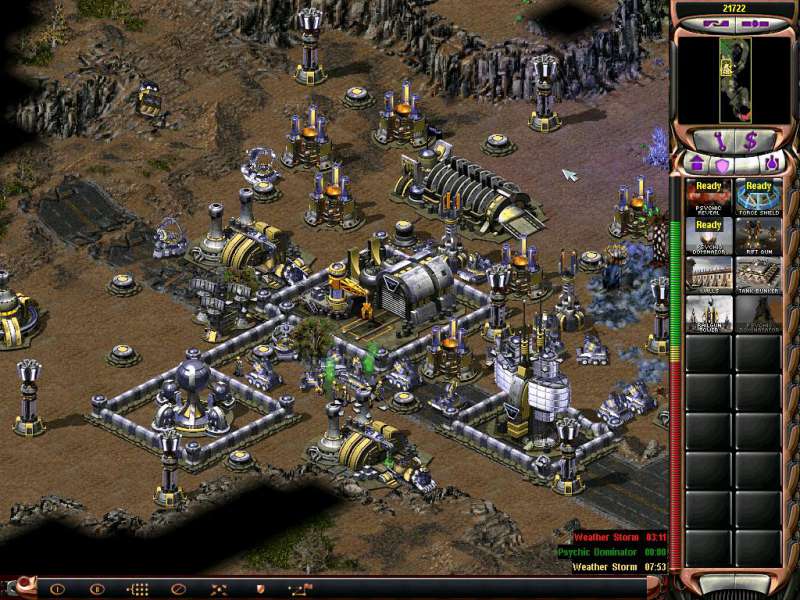Toggle the dollar-sign sell button
Screen dimensions: 800x600
click(x=750, y=138)
